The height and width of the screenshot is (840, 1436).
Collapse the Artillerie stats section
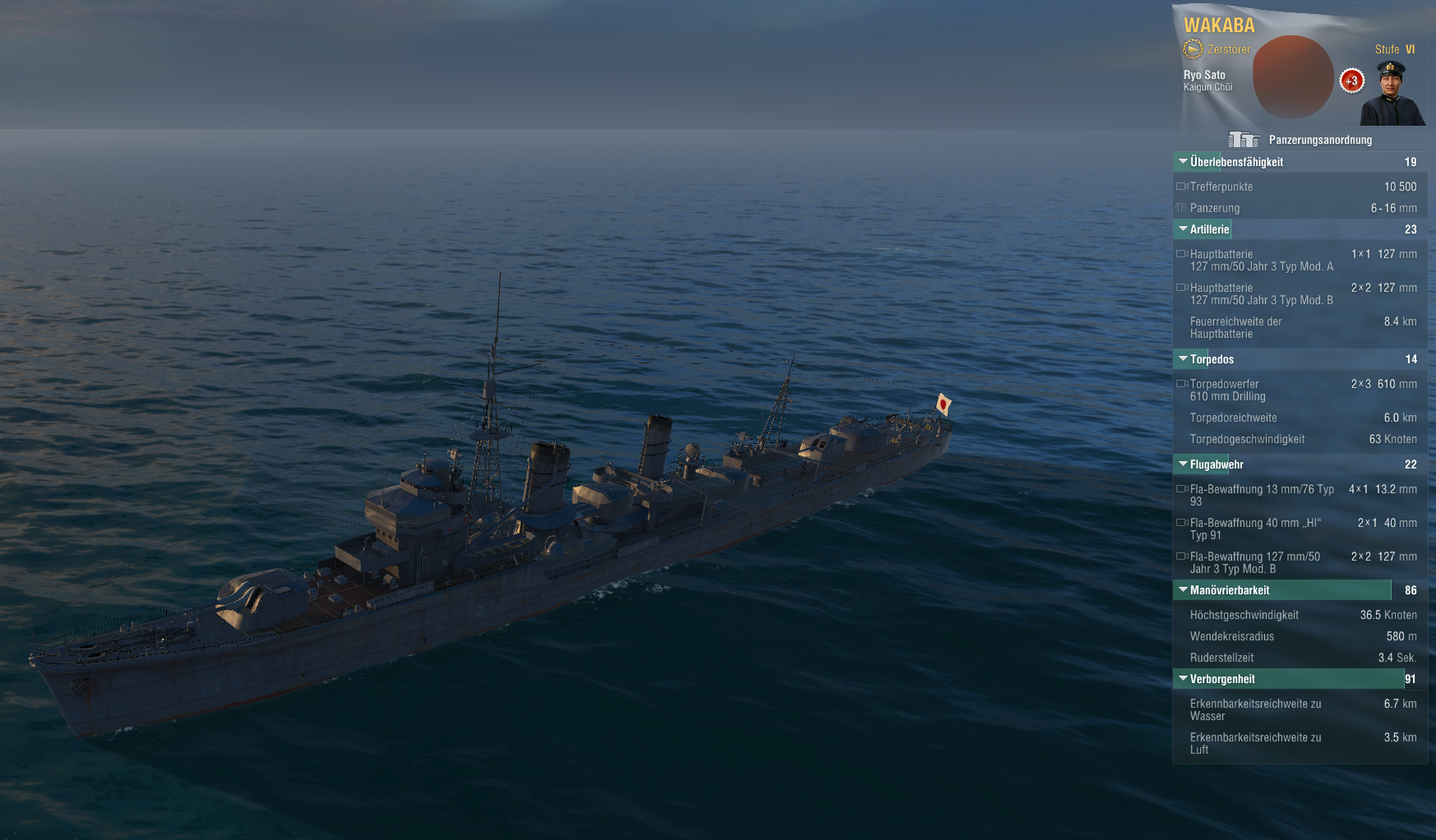(x=1183, y=229)
